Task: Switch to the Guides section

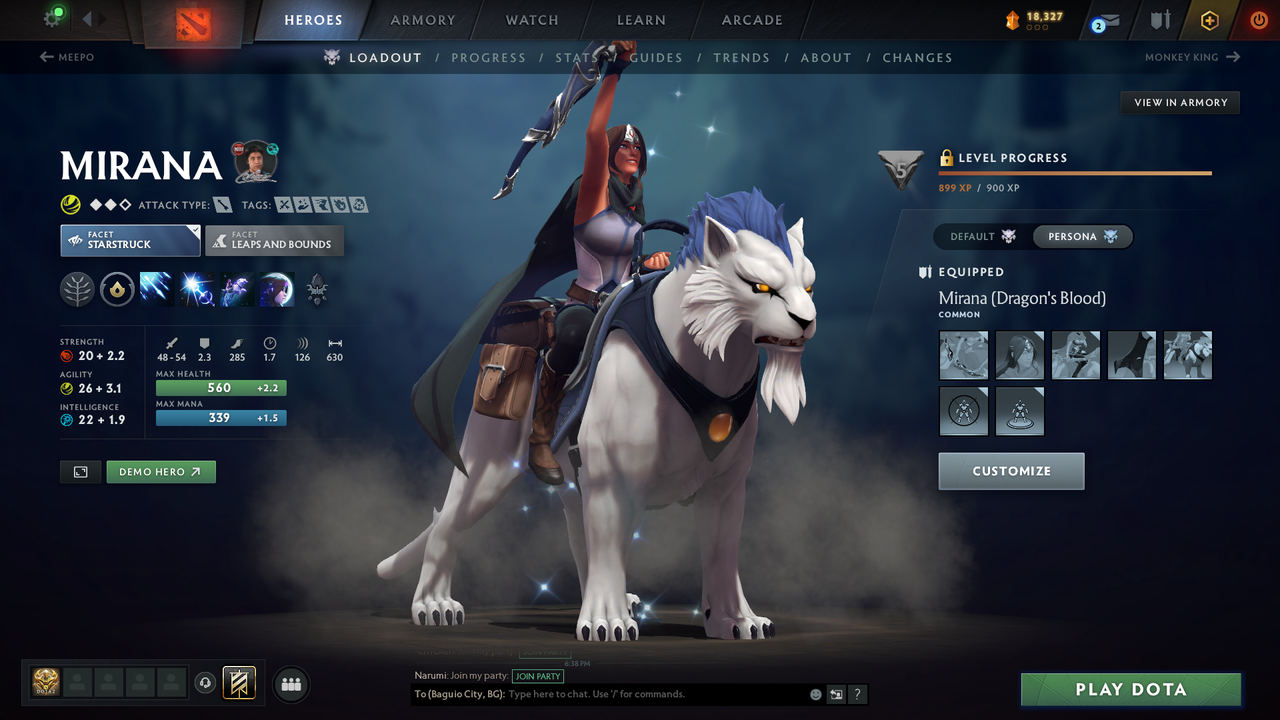Action: 656,58
